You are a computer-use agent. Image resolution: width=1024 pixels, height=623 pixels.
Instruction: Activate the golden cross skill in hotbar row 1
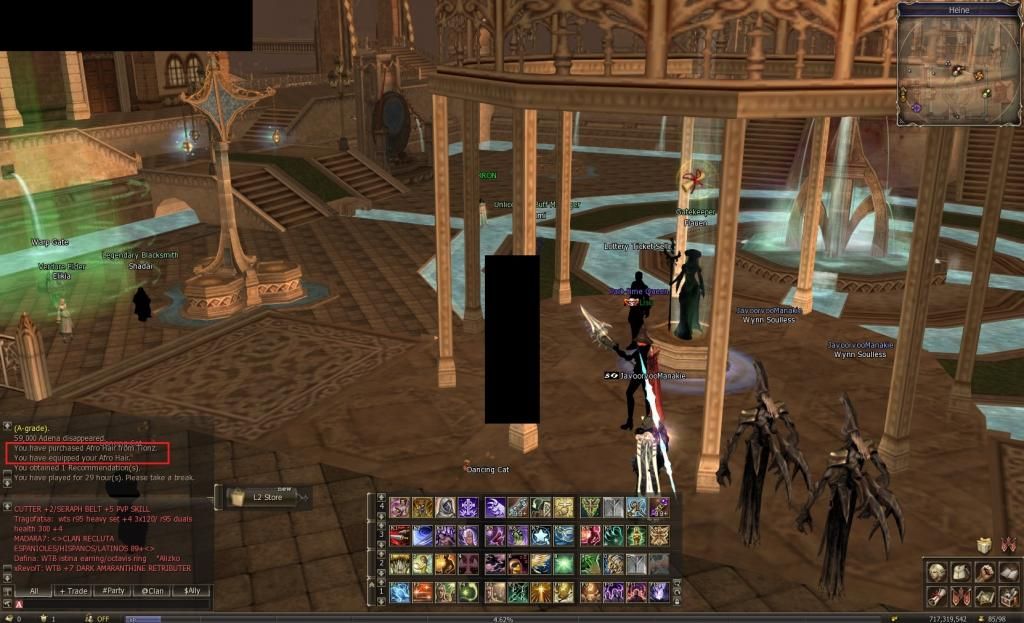click(x=540, y=592)
